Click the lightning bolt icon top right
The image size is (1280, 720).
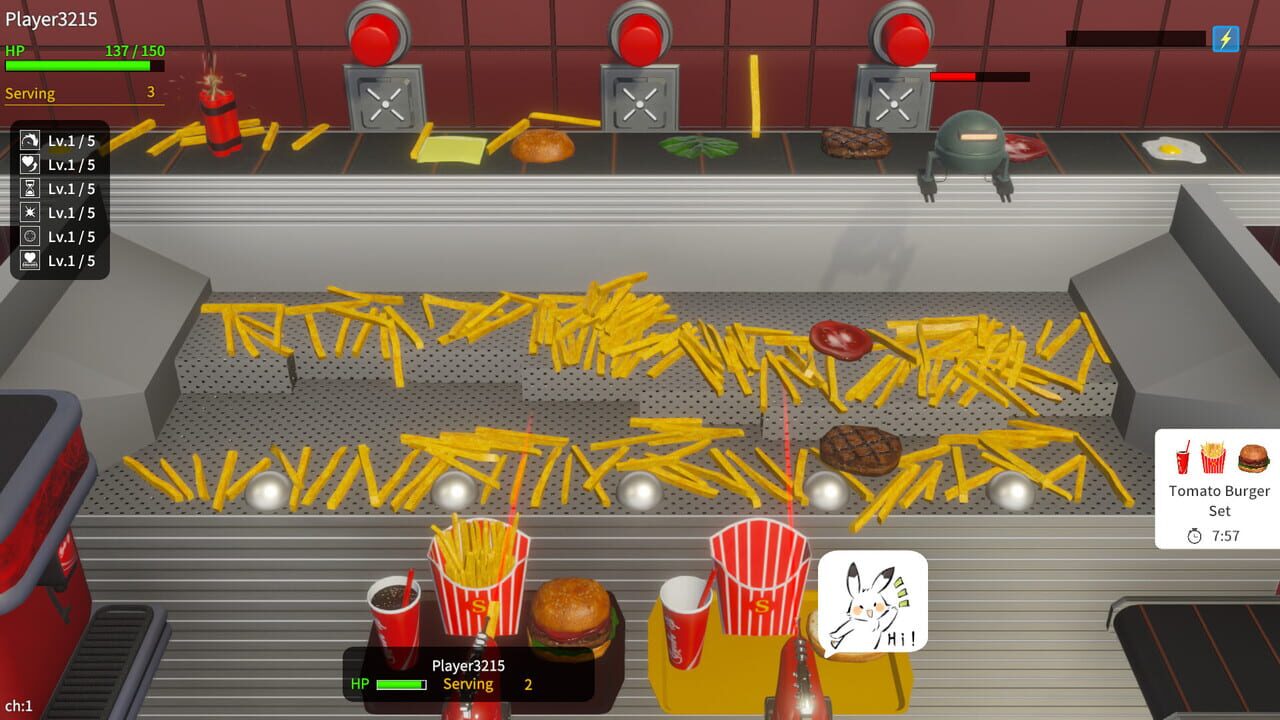(x=1224, y=40)
